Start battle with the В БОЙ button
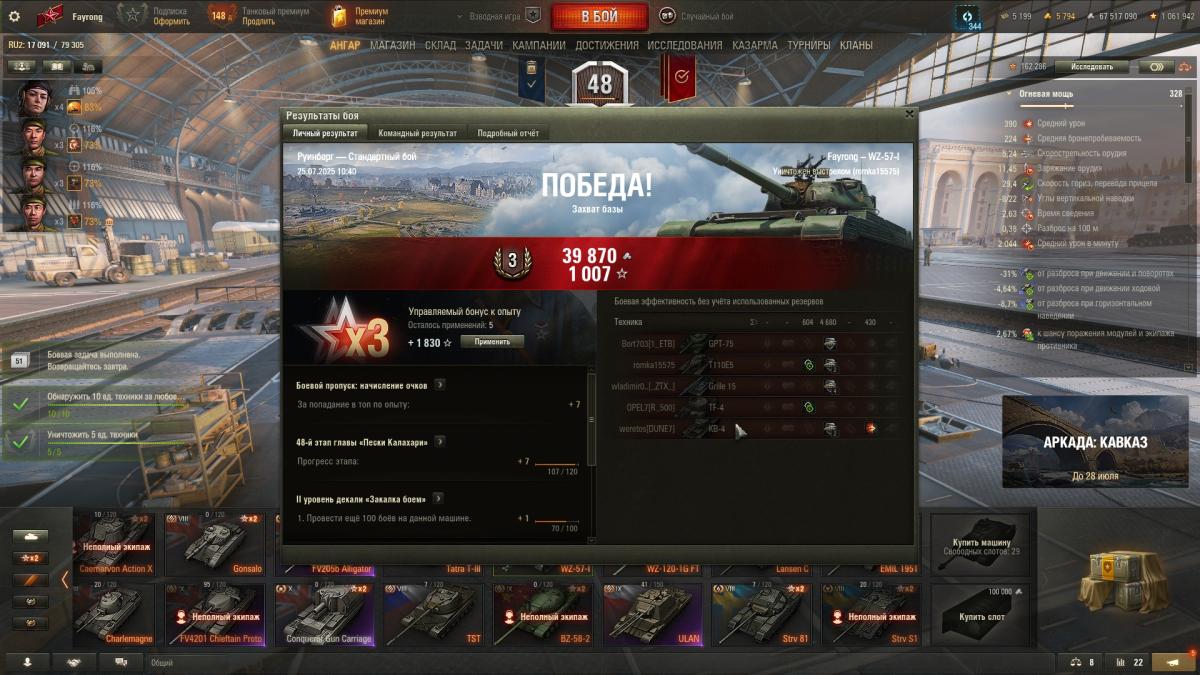 click(599, 17)
